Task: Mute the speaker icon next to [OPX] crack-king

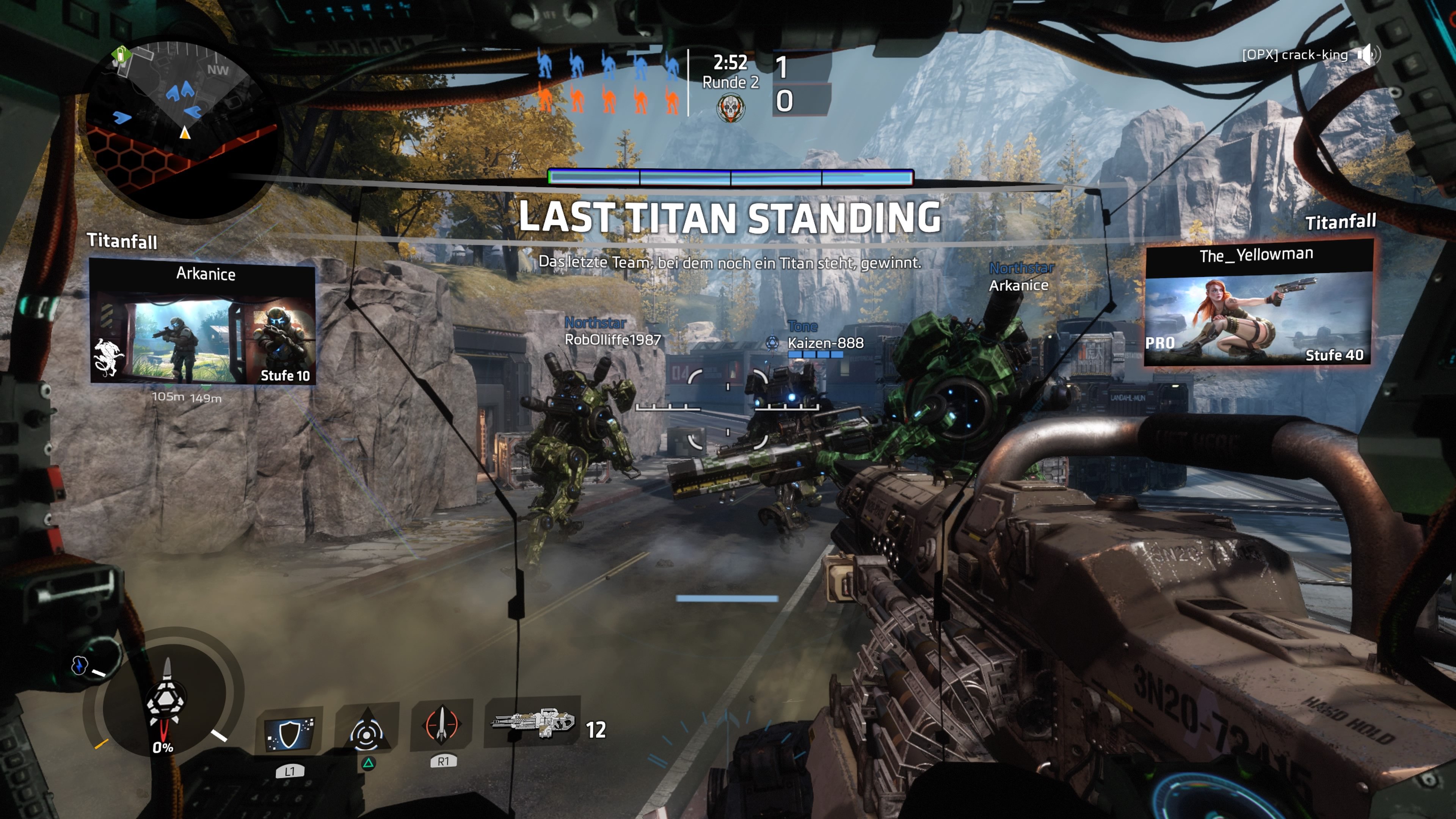Action: click(x=1366, y=55)
